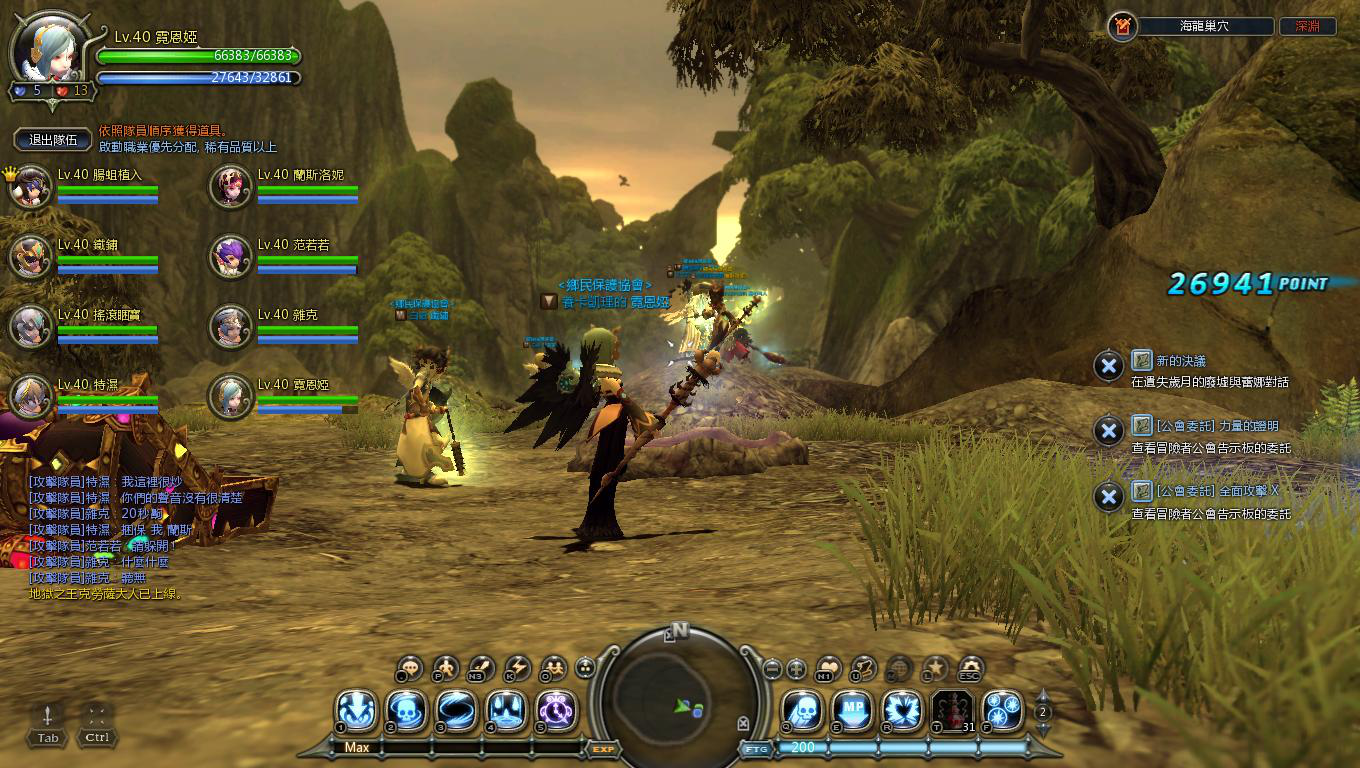Screen dimensions: 1360x768
Task: Activate the skull skill in slot 2
Action: (x=407, y=711)
